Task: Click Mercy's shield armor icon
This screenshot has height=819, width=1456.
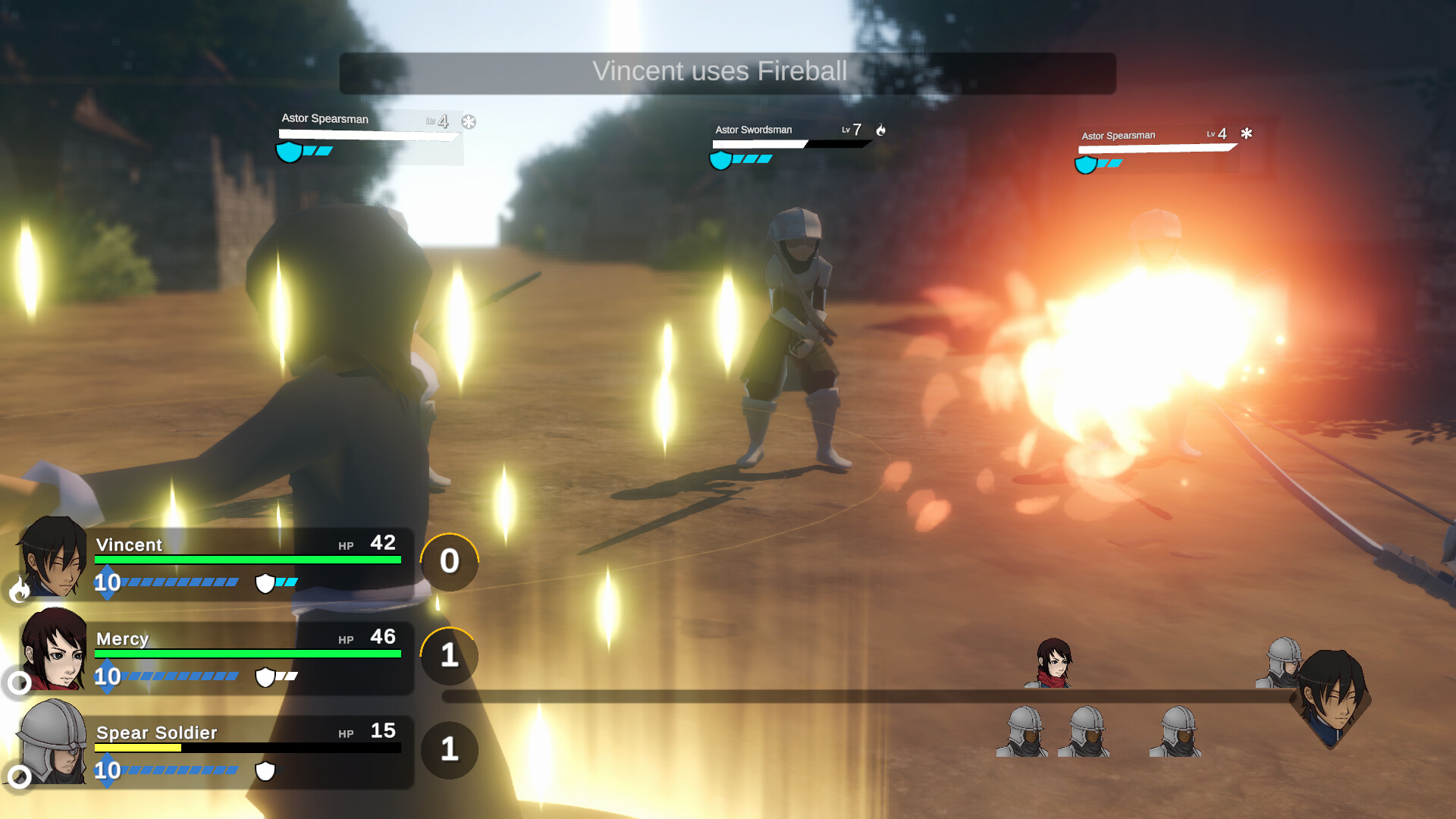Action: tap(266, 678)
